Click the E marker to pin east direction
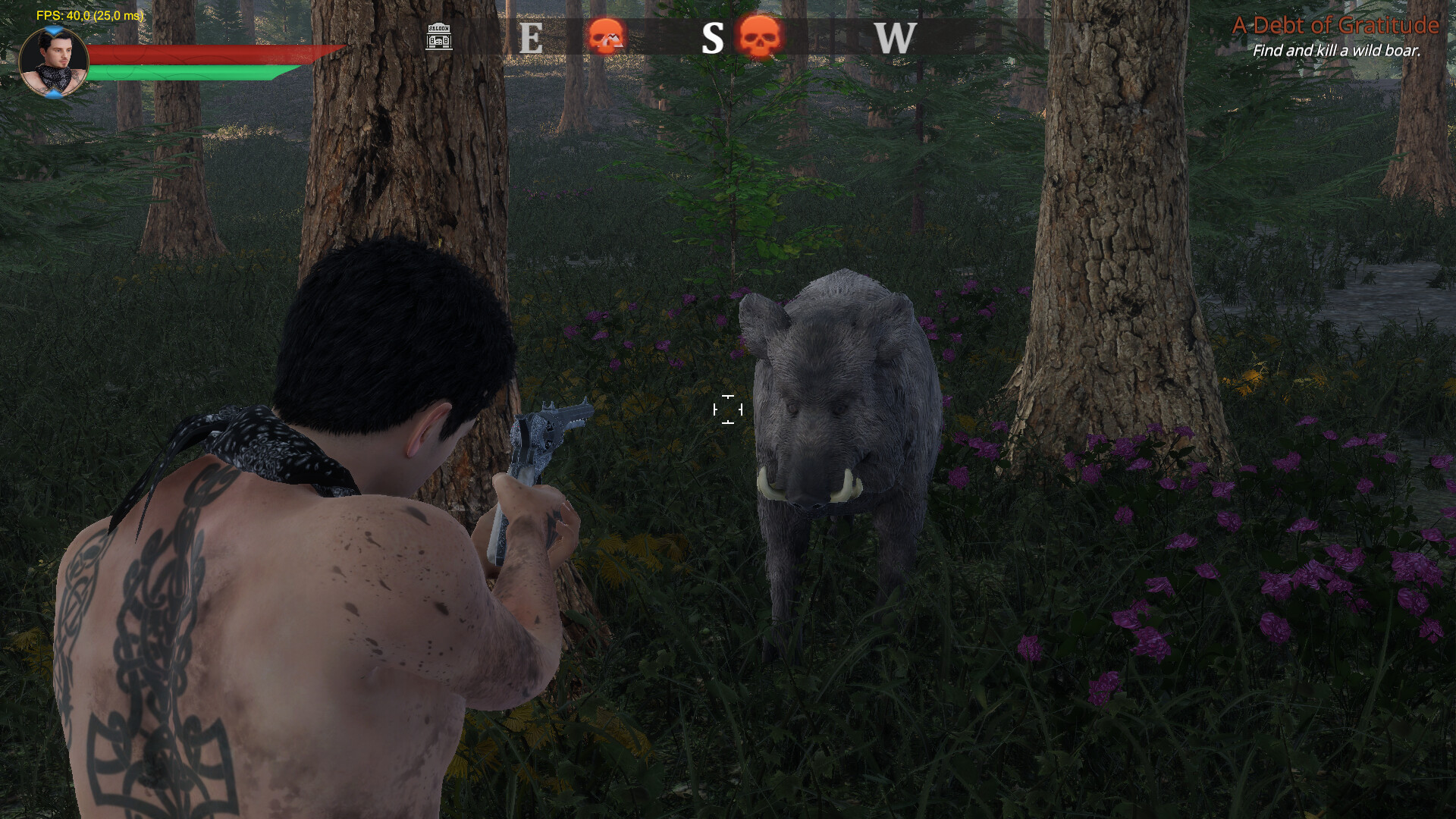This screenshot has height=819, width=1456. coord(531,38)
